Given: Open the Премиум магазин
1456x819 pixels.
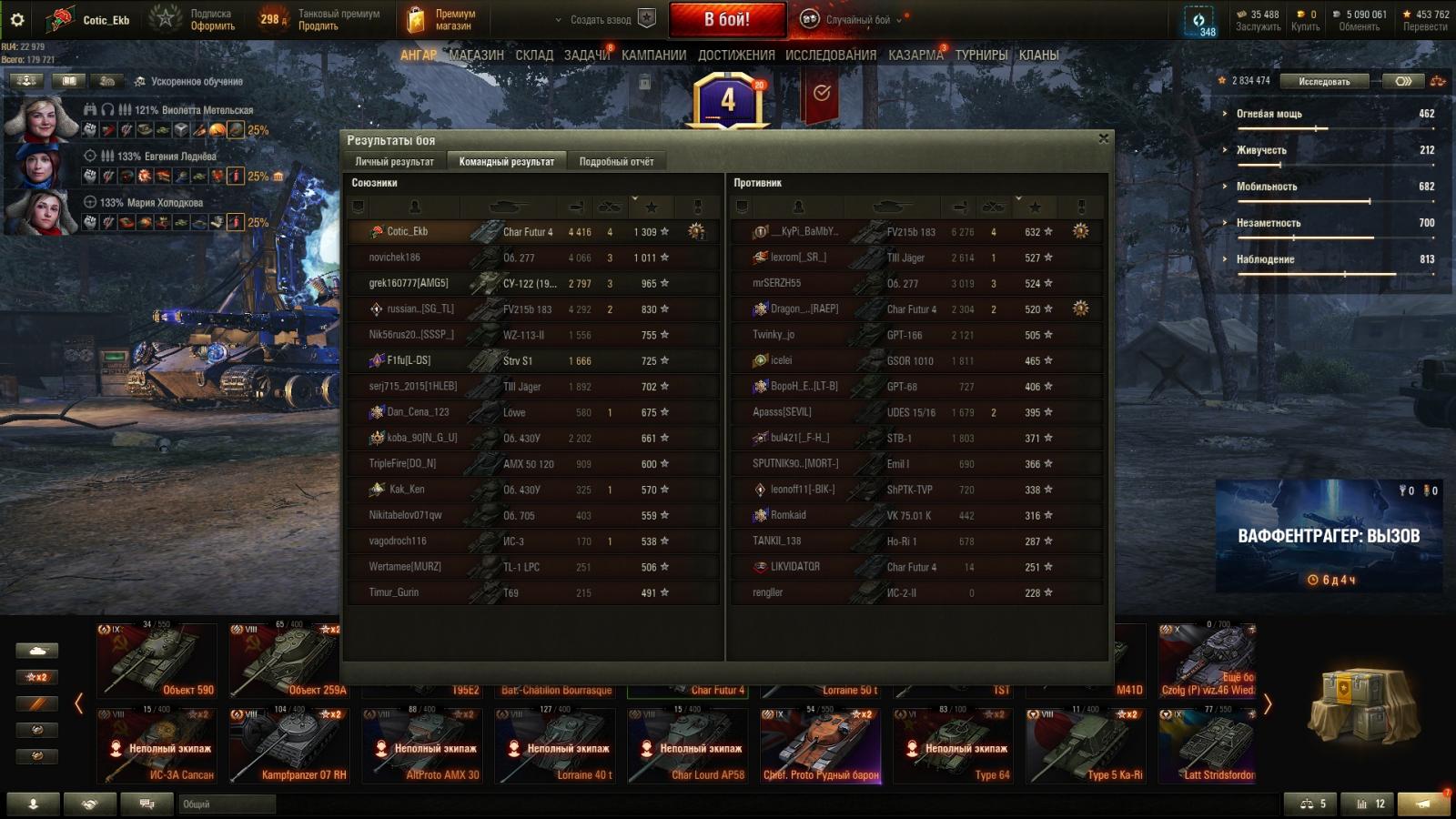Looking at the screenshot, I should point(442,19).
